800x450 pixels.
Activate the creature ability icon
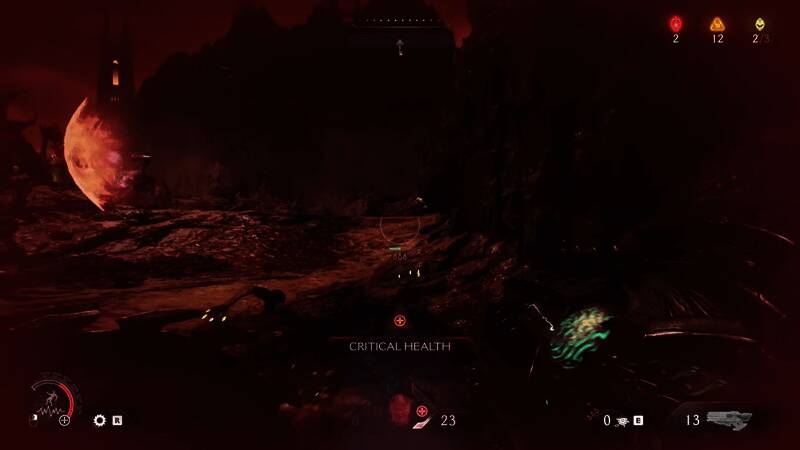click(x=620, y=421)
